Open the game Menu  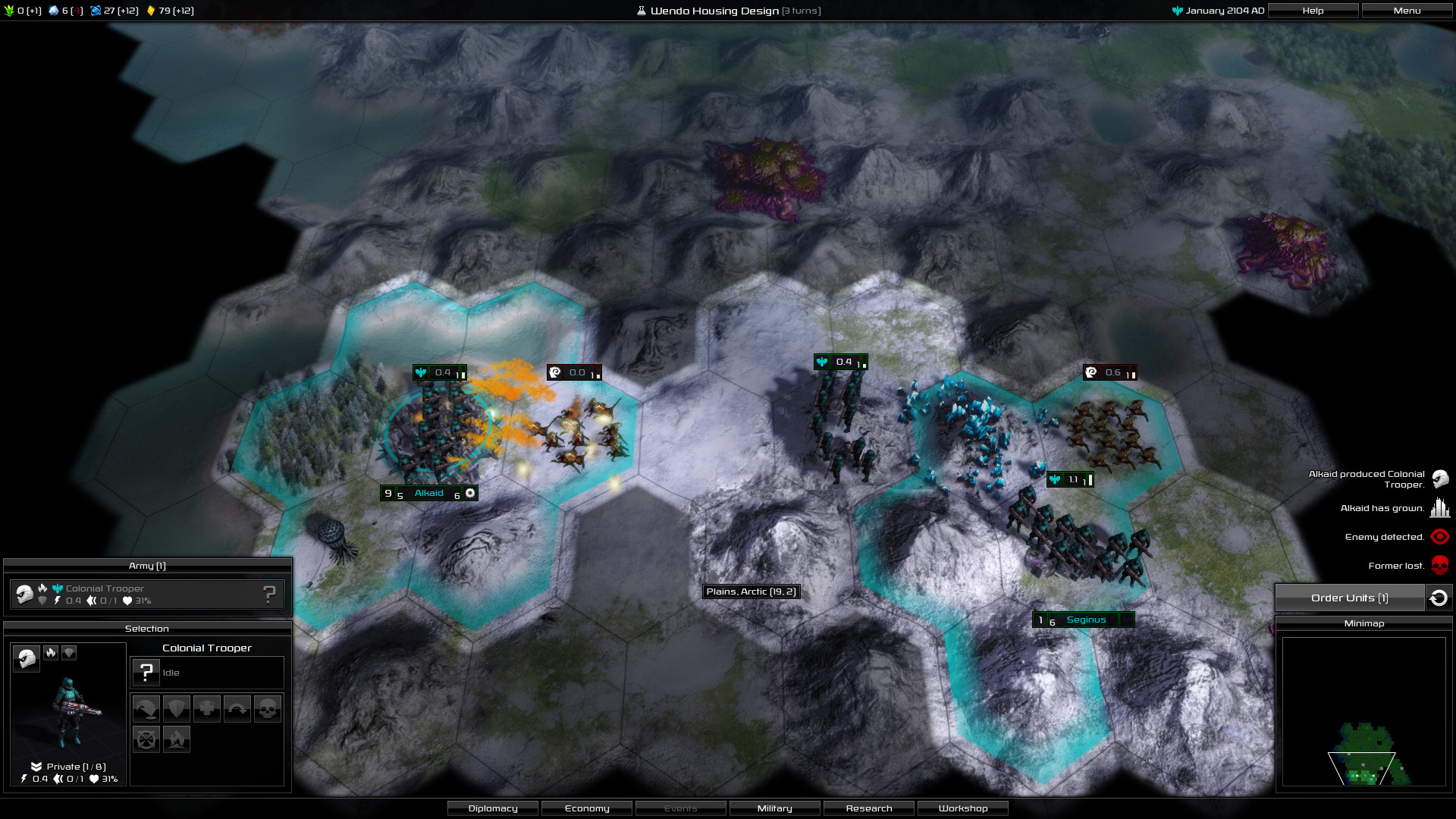tap(1407, 11)
